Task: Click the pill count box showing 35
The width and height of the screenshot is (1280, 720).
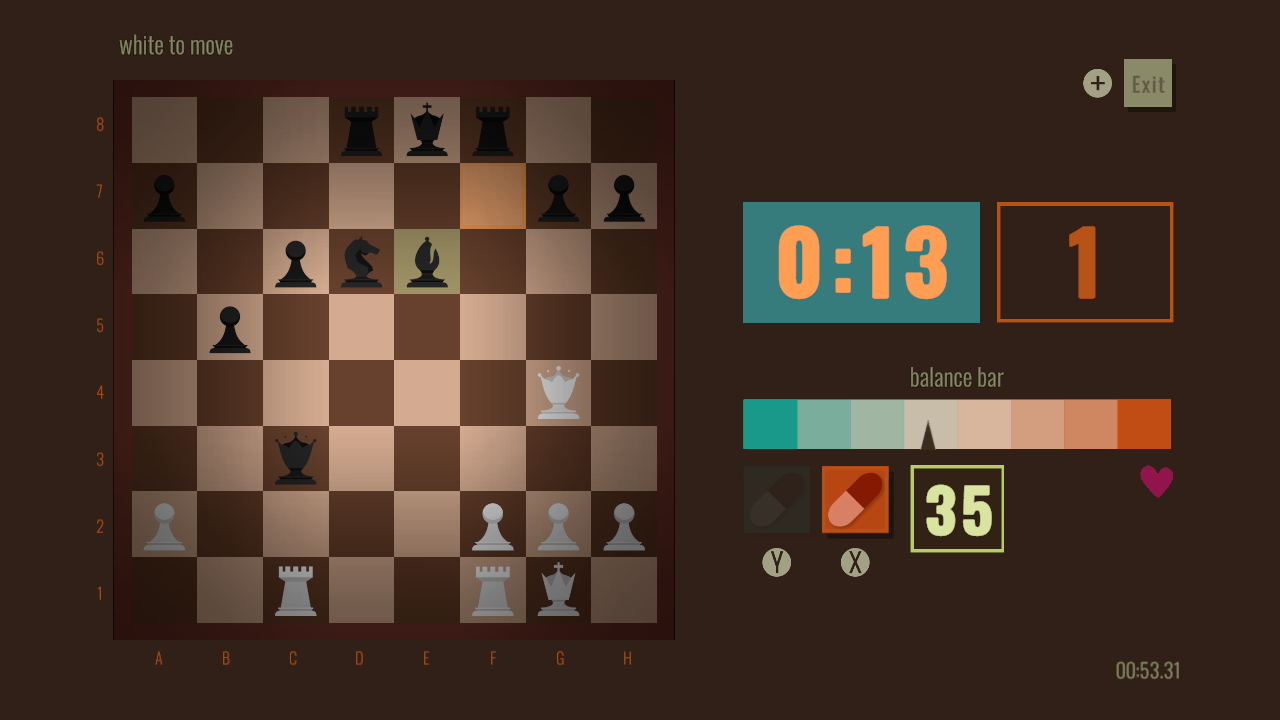Action: [956, 508]
